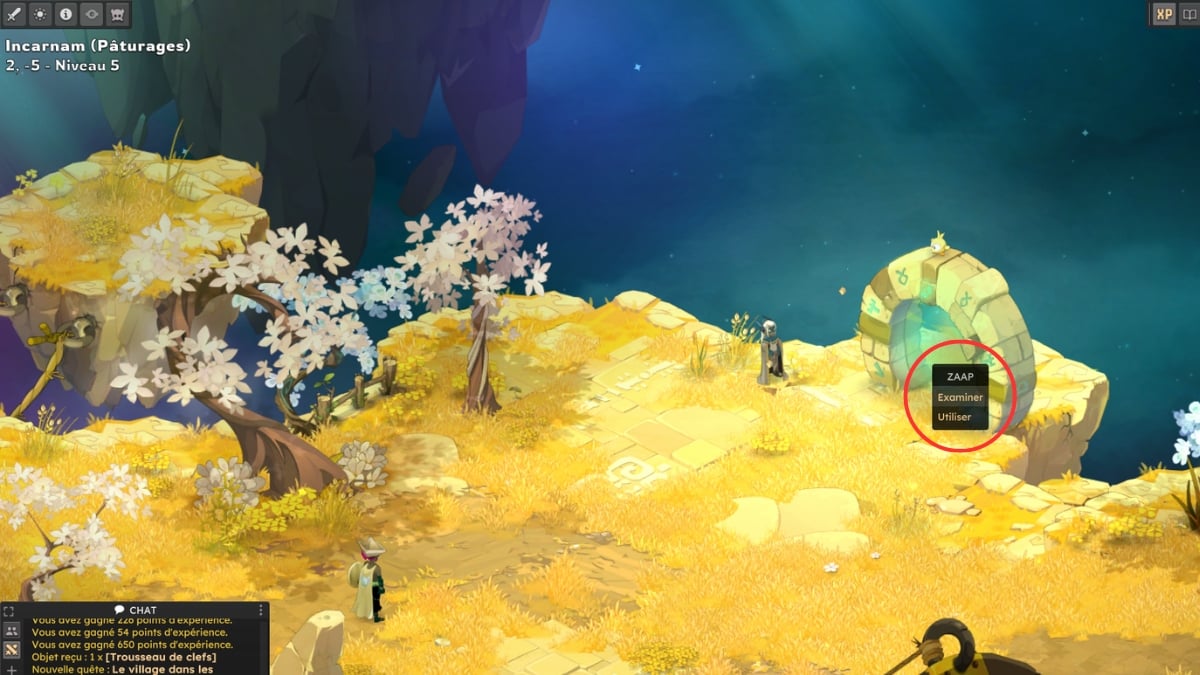The height and width of the screenshot is (675, 1200).
Task: Click the horned monster head icon
Action: (118, 14)
